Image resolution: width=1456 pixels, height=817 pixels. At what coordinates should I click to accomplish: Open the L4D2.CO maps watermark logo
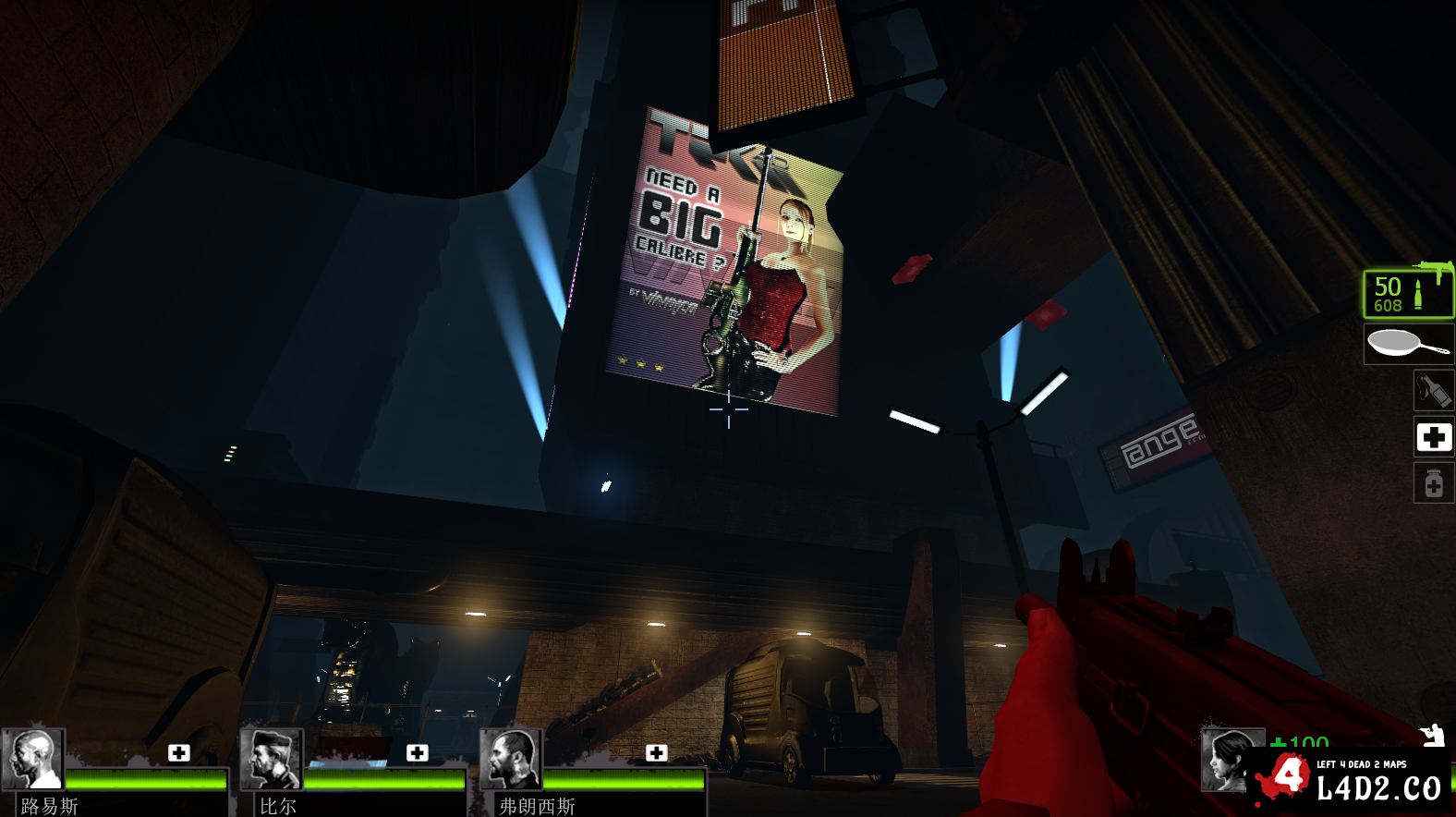tap(1351, 781)
